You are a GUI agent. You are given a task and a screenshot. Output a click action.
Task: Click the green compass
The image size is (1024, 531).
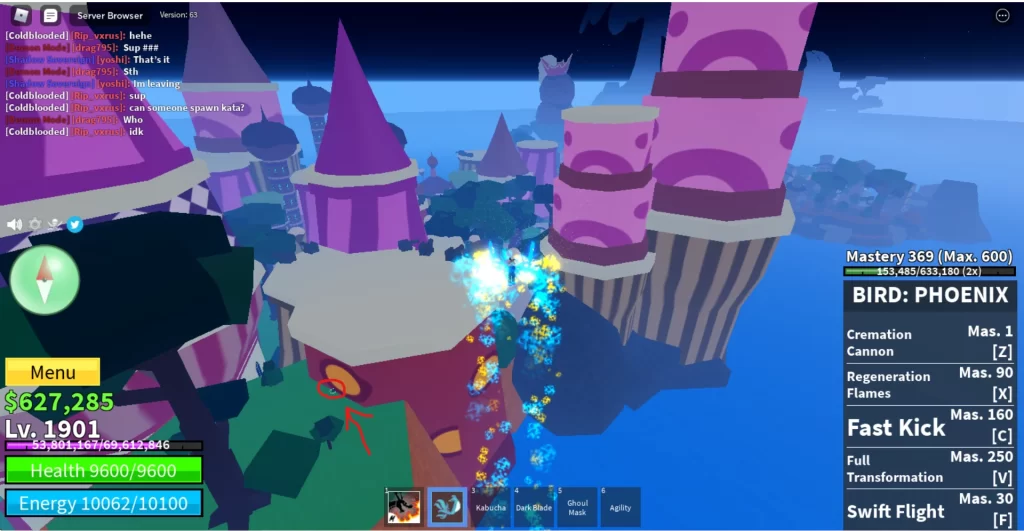[44, 280]
